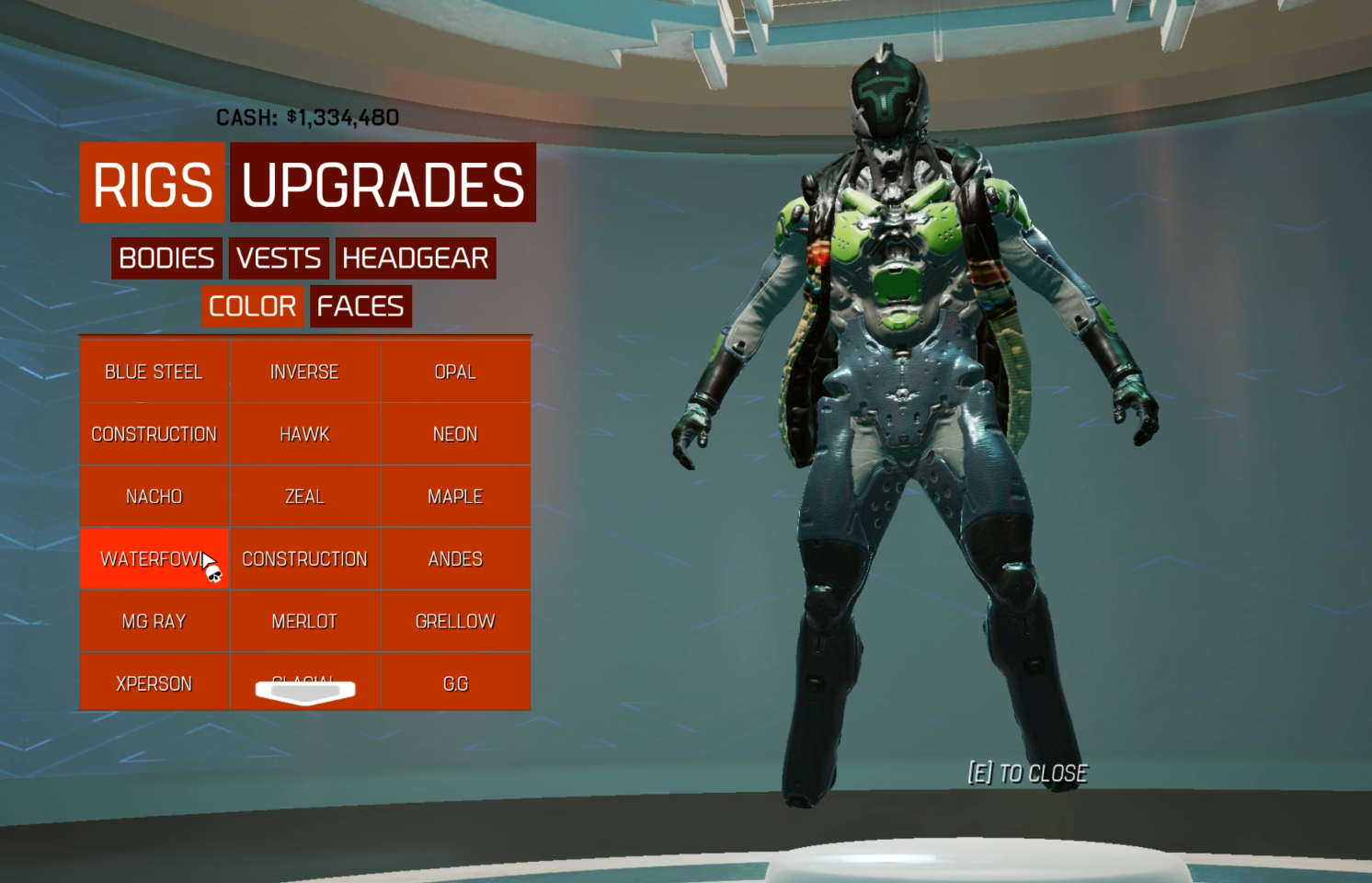Choose the MG Ray color scheme

click(x=154, y=622)
